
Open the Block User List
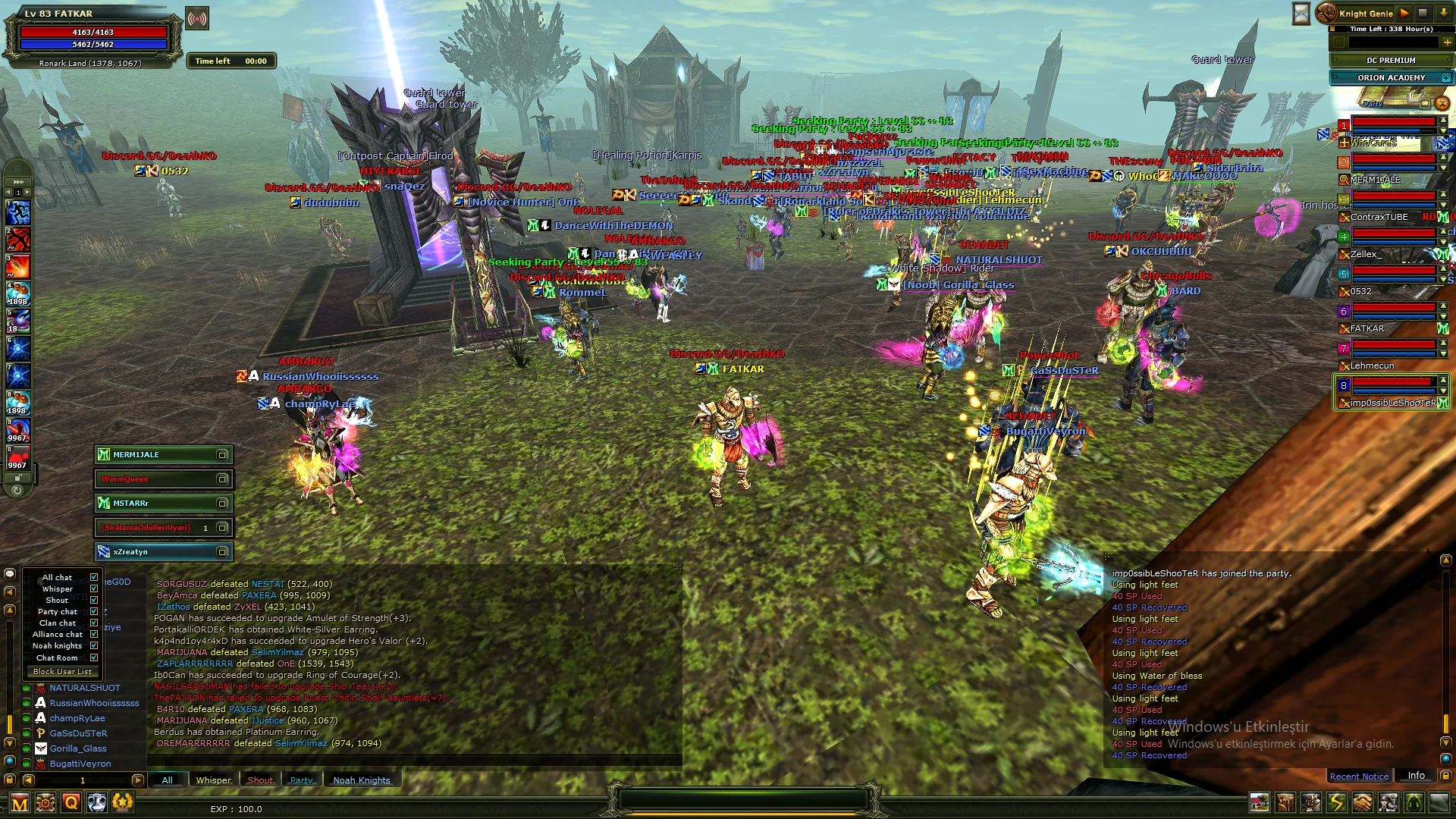coord(62,672)
